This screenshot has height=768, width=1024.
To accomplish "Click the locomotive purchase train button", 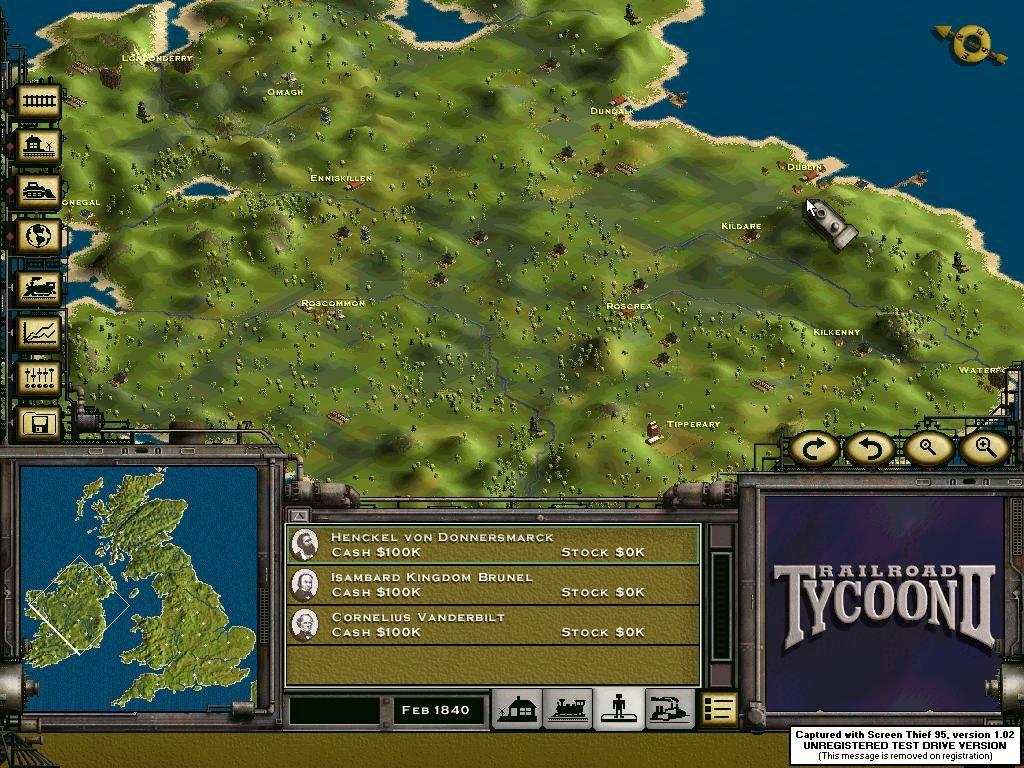I will pos(40,285).
